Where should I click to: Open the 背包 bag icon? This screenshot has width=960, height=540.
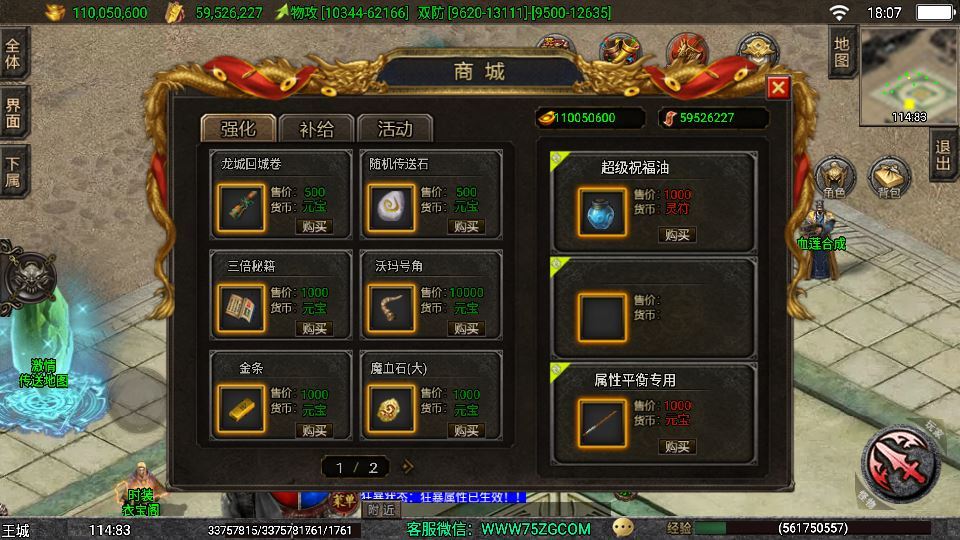point(888,178)
